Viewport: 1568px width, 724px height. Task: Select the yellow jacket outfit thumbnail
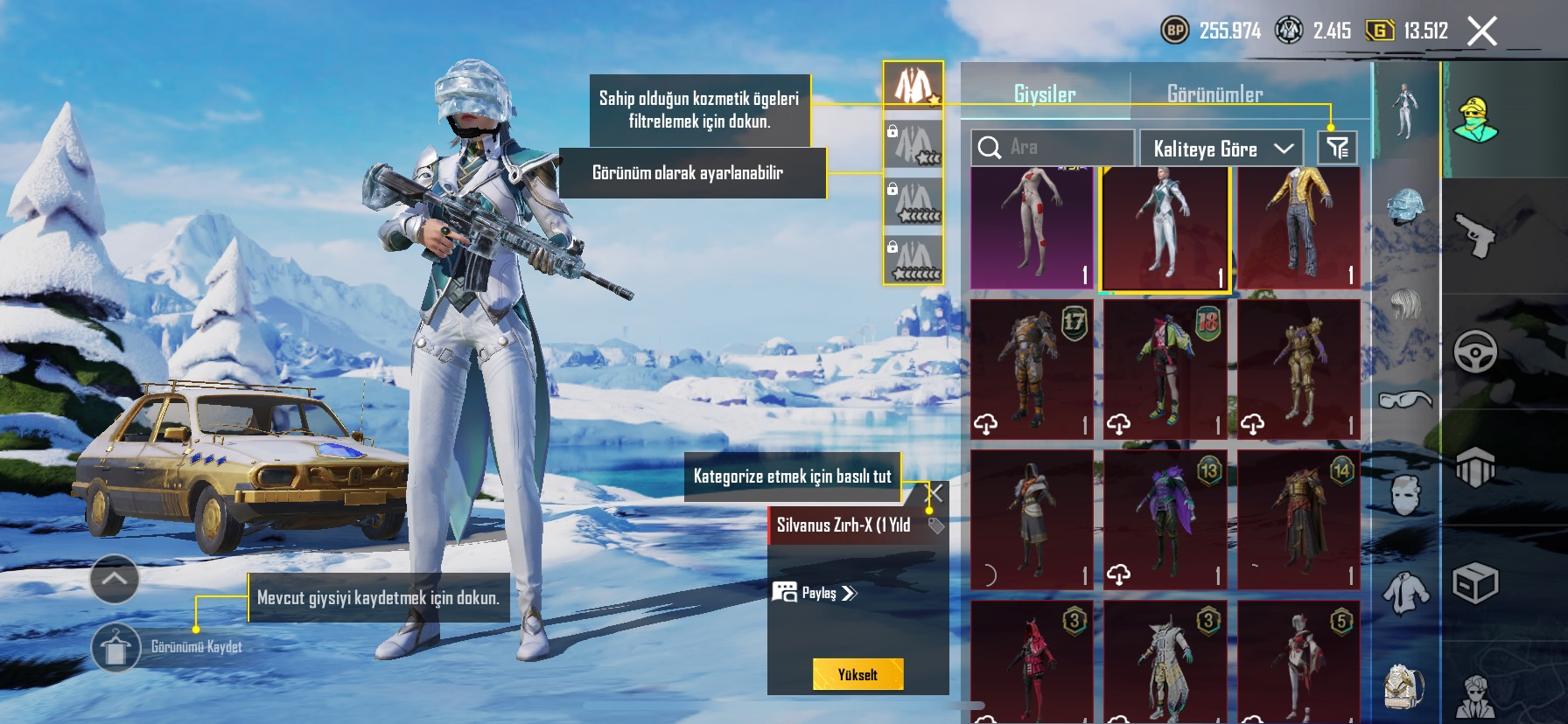1298,227
